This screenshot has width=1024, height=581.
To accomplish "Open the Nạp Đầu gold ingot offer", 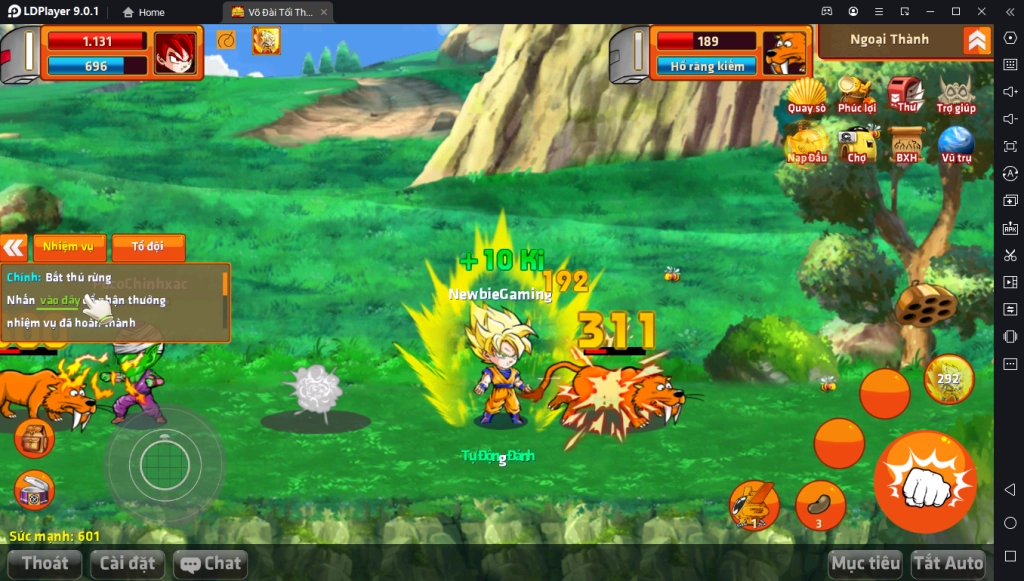I will coord(806,145).
